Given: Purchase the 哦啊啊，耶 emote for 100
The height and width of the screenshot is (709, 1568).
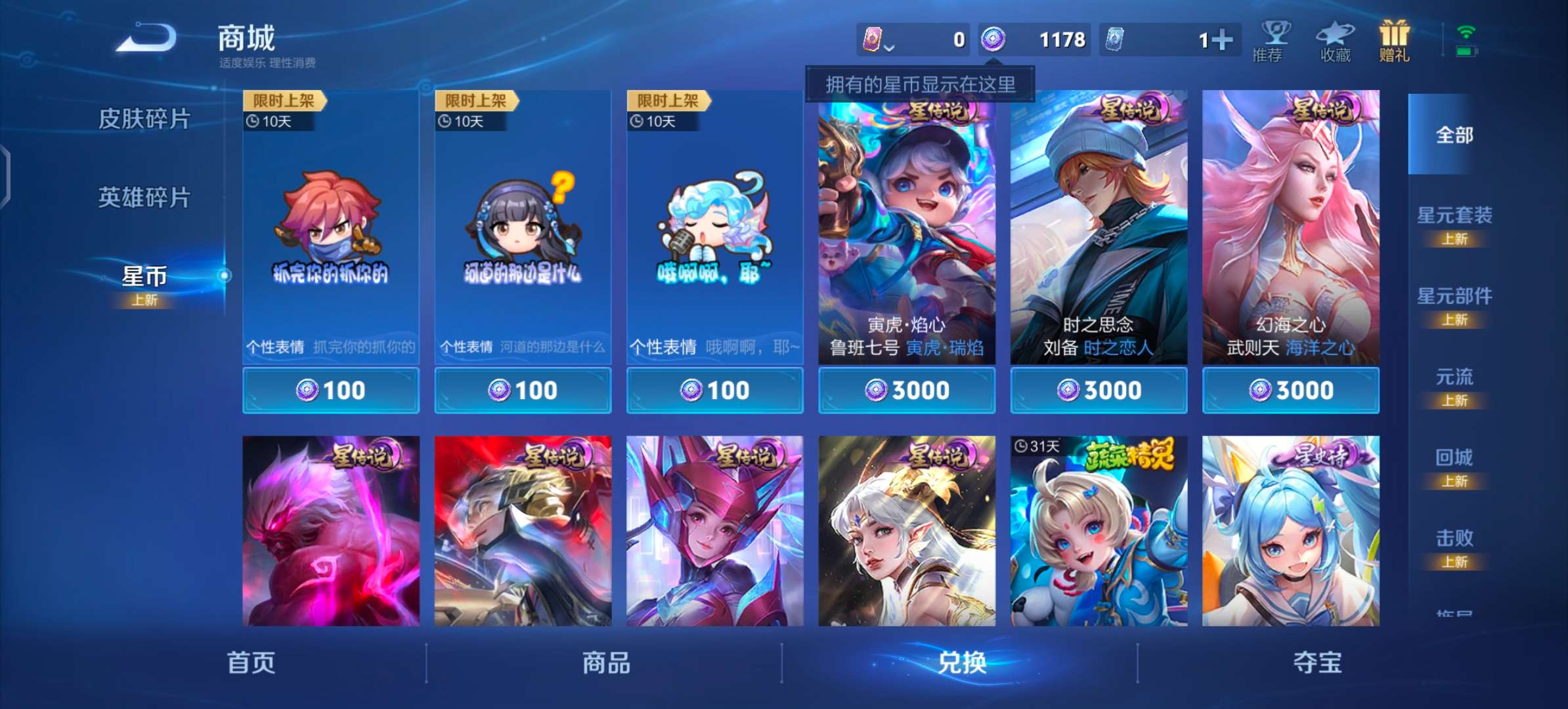Looking at the screenshot, I should [x=714, y=389].
